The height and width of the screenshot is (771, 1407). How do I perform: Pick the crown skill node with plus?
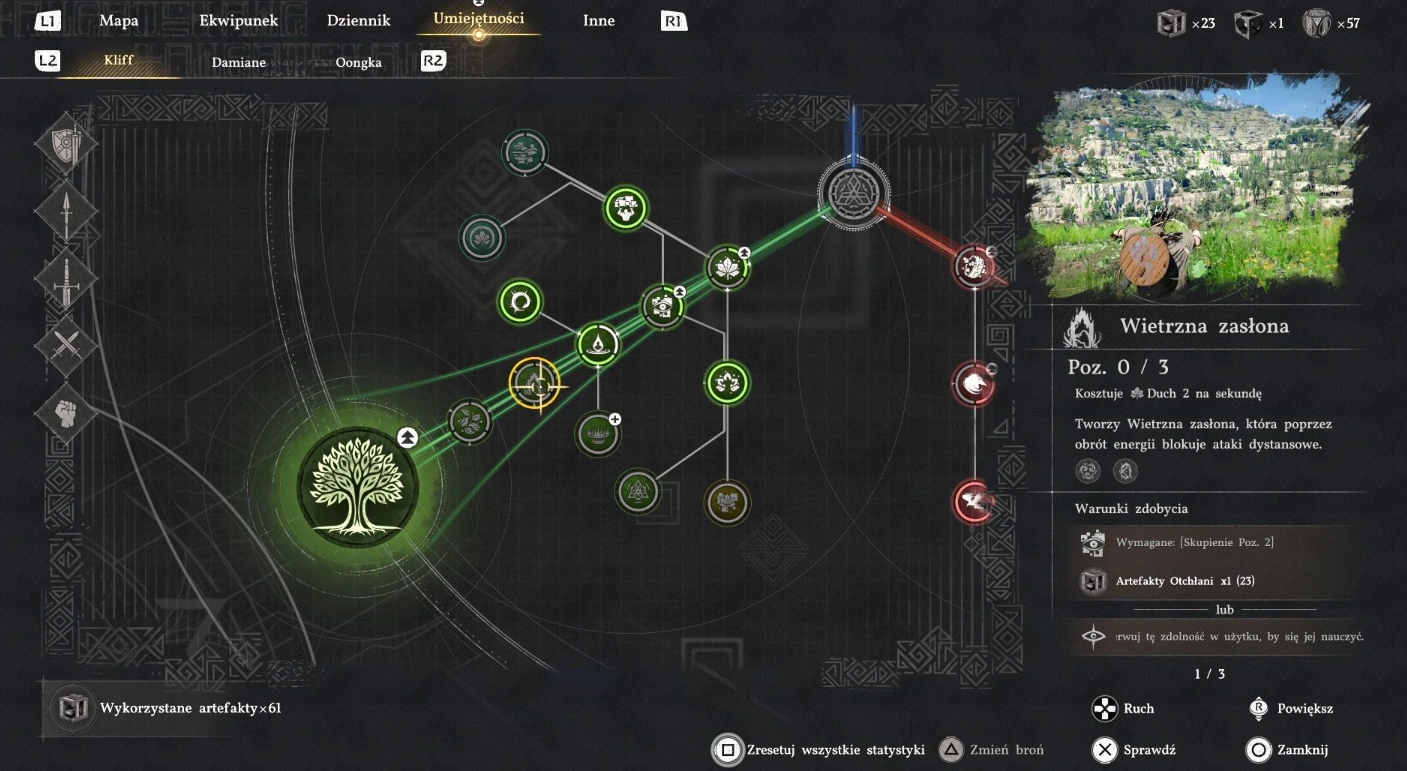pyautogui.click(x=598, y=434)
